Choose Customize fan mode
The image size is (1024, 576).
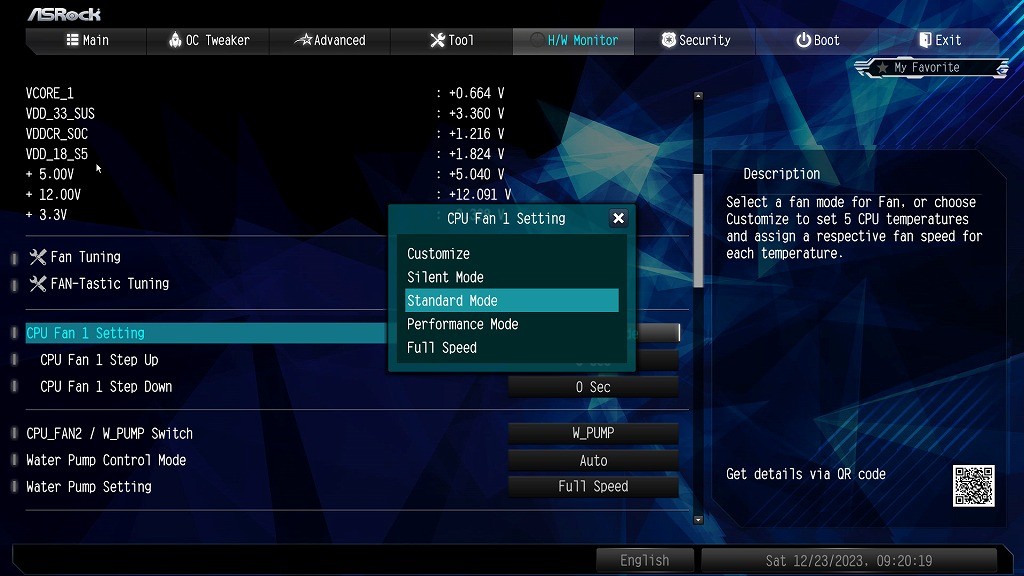[438, 254]
